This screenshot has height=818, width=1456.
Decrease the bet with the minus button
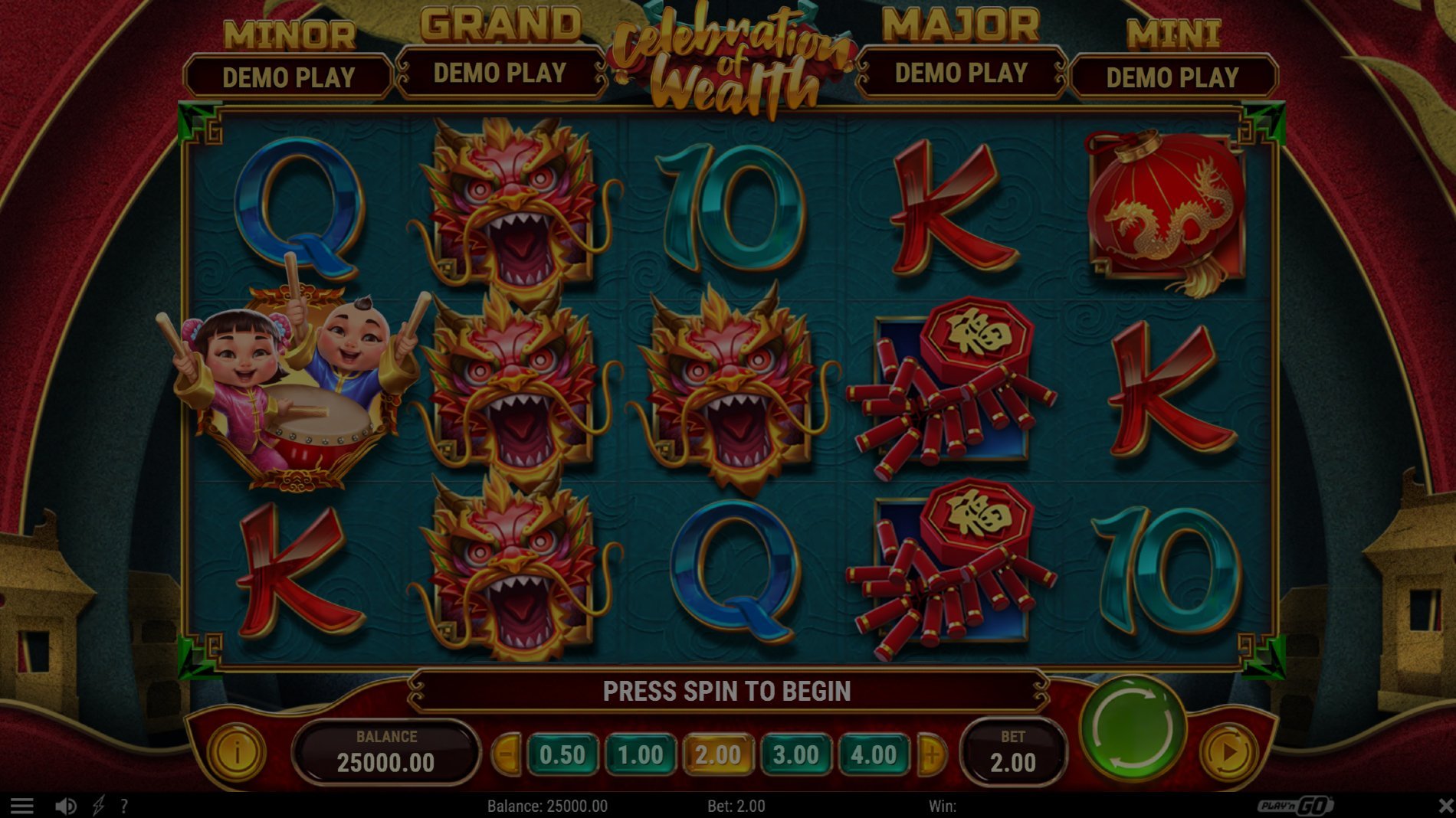507,755
